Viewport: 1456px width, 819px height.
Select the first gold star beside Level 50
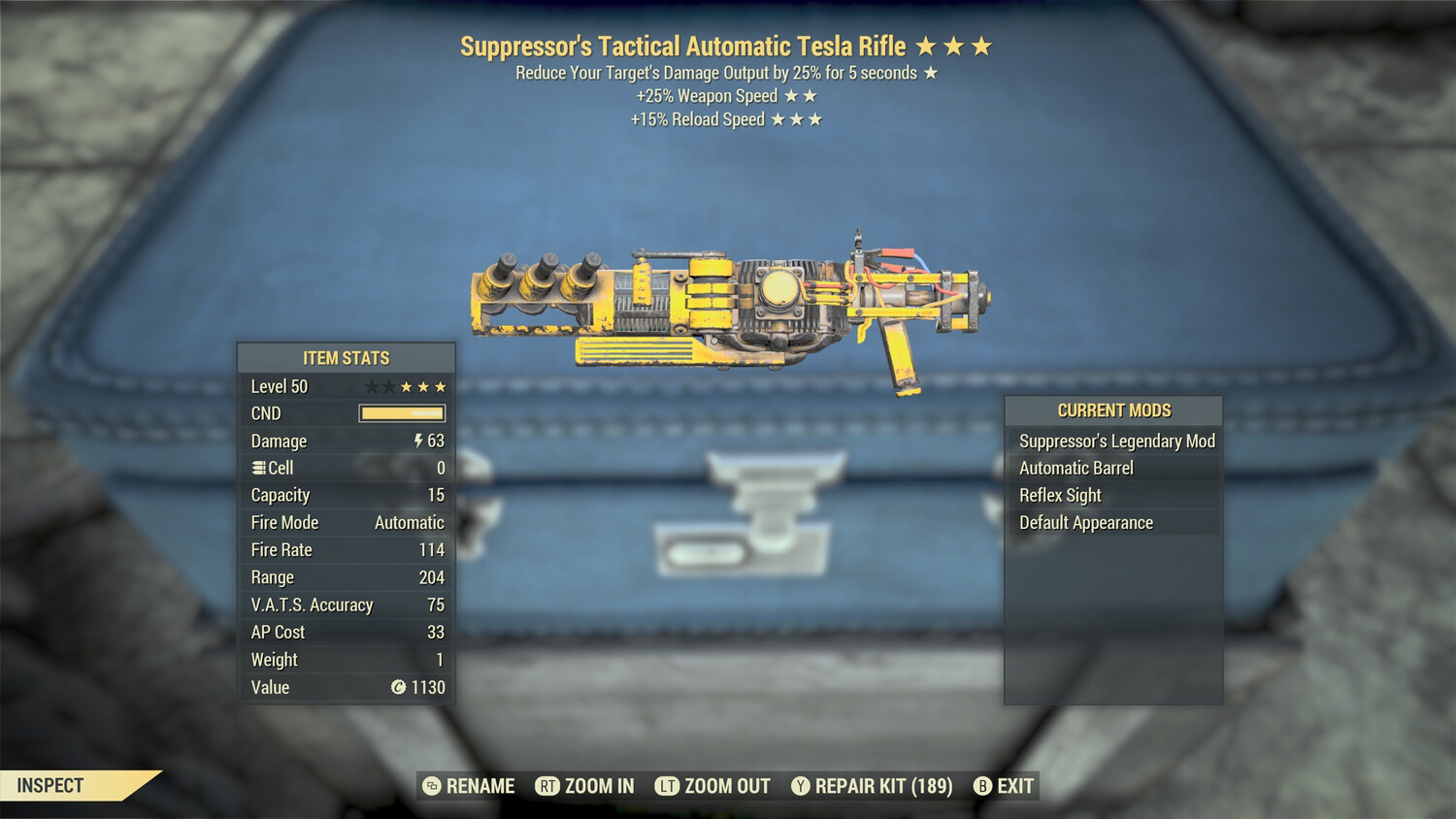405,385
